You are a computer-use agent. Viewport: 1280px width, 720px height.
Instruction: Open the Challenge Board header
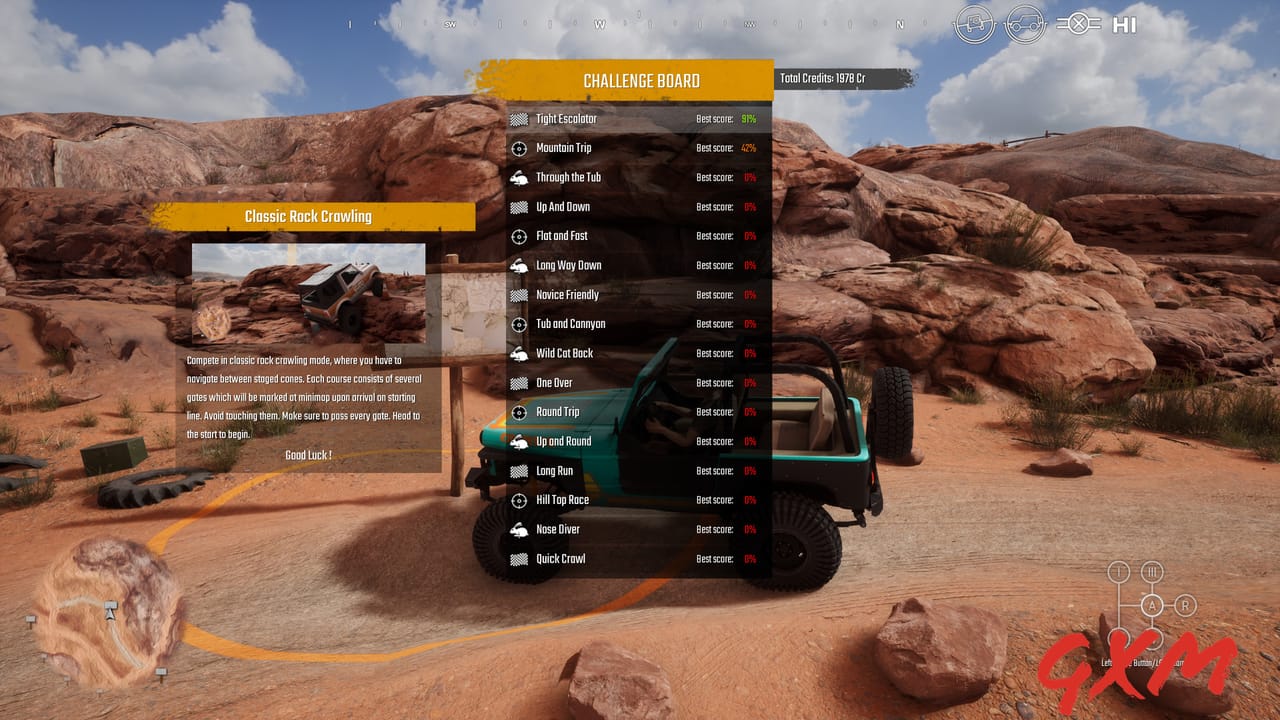coord(643,80)
